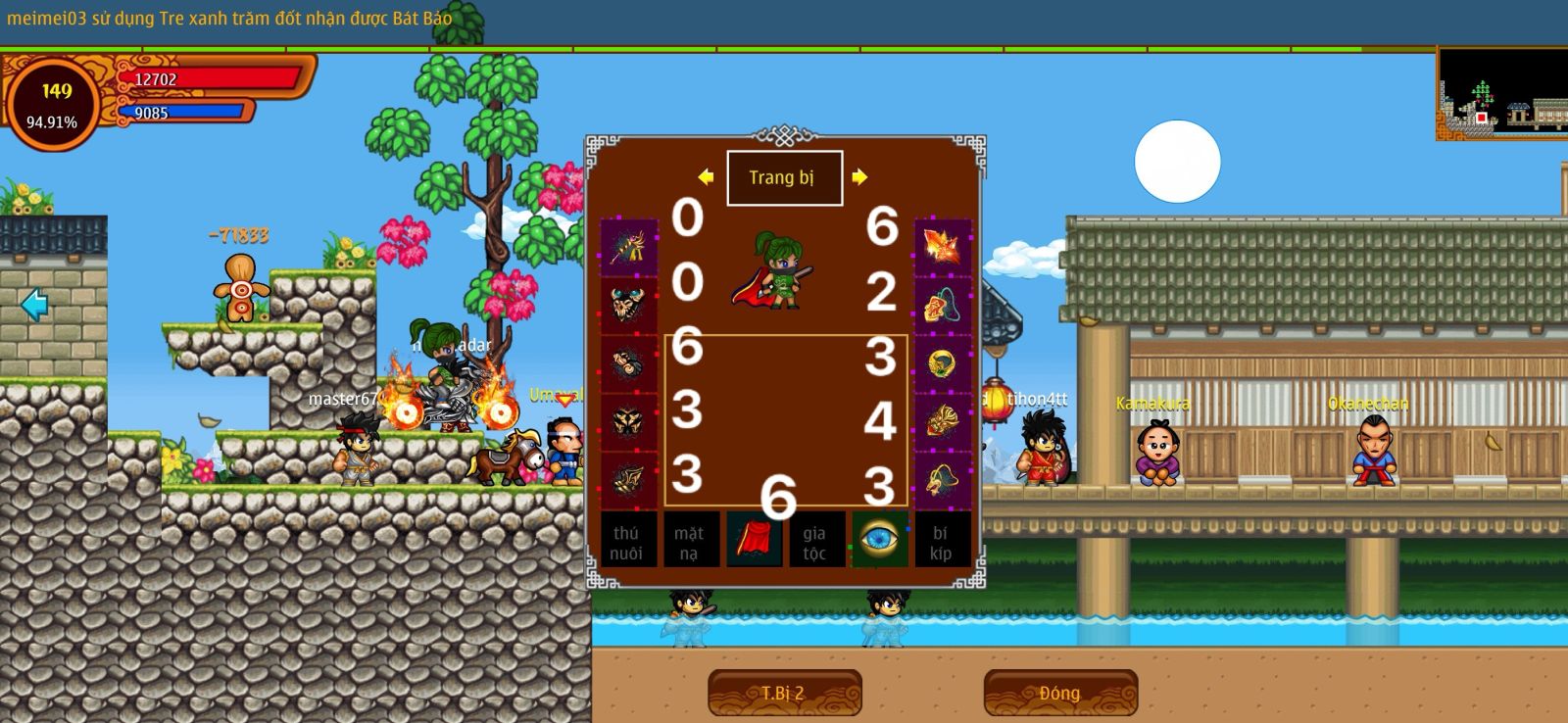Select the orange flame item slot
Image resolution: width=1568 pixels, height=723 pixels.
click(x=942, y=247)
